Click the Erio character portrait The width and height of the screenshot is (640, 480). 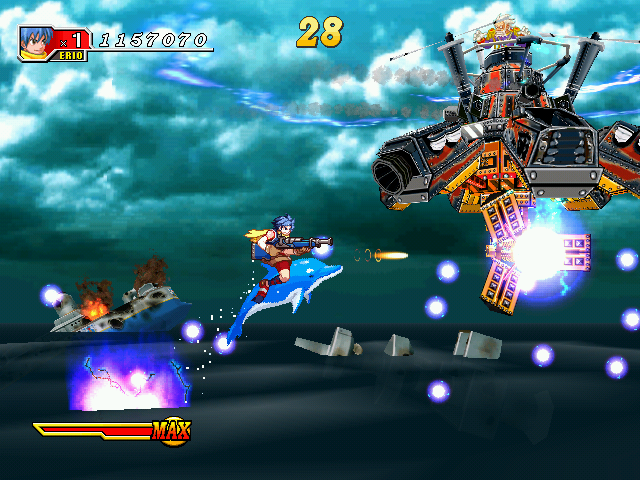coord(34,40)
